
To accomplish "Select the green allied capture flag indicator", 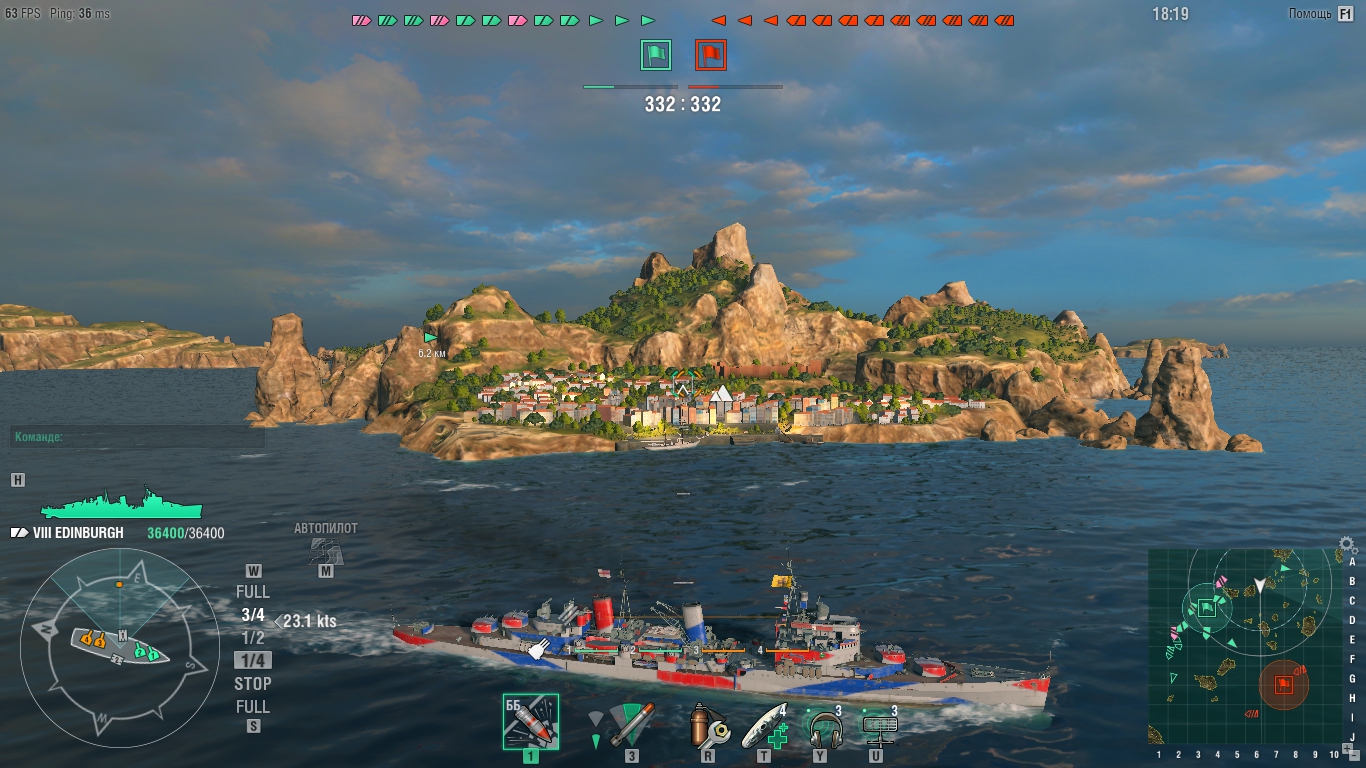I will [655, 55].
